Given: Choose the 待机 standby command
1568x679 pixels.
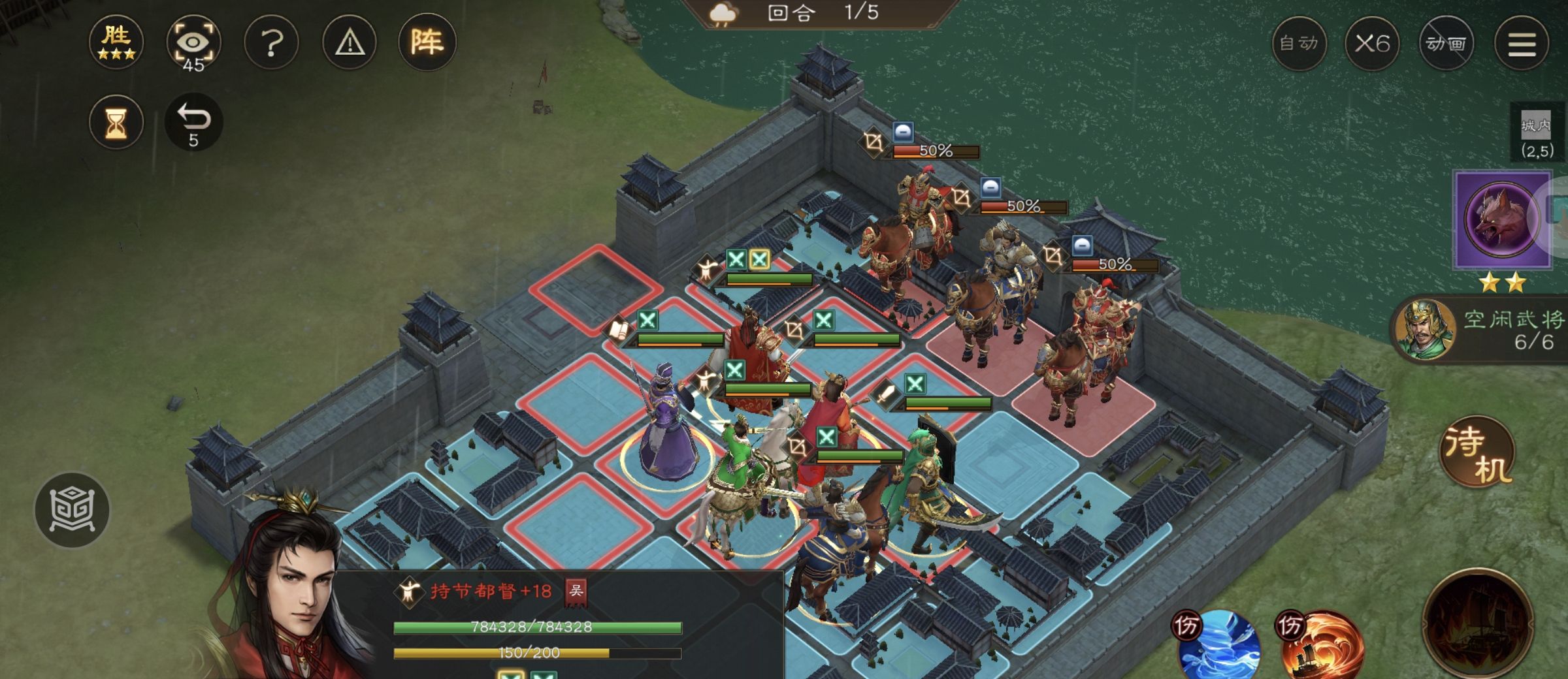Looking at the screenshot, I should pyautogui.click(x=1478, y=453).
